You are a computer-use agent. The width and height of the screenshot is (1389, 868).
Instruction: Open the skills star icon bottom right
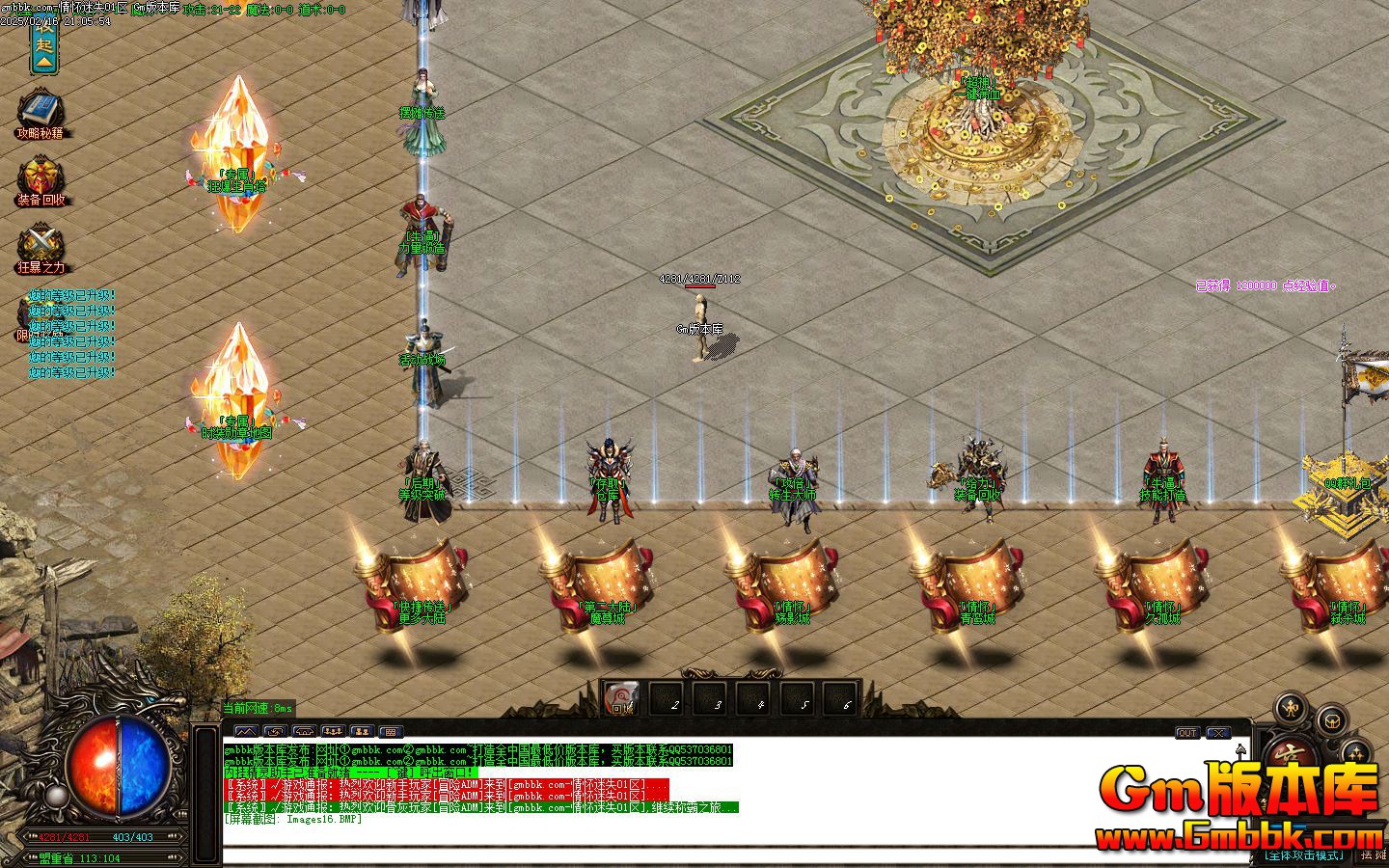coord(1356,752)
